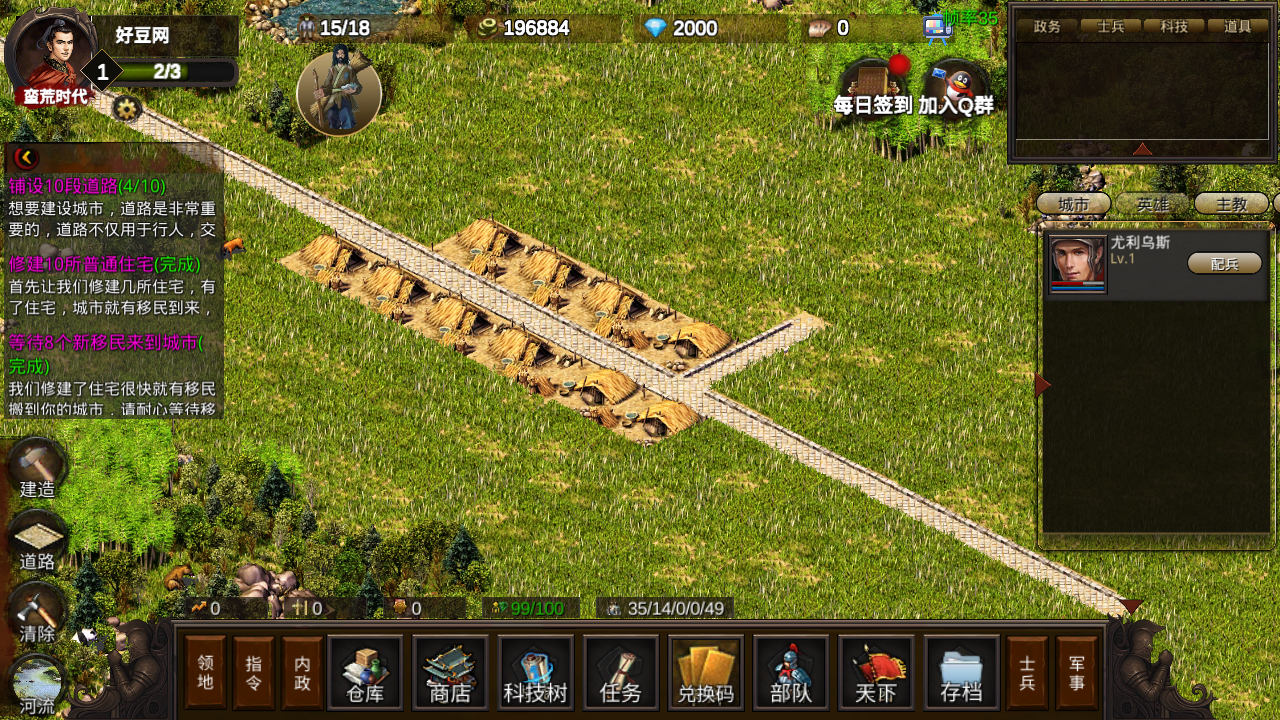The image size is (1280, 720).
Task: Open the 商店 shop
Action: coord(450,672)
